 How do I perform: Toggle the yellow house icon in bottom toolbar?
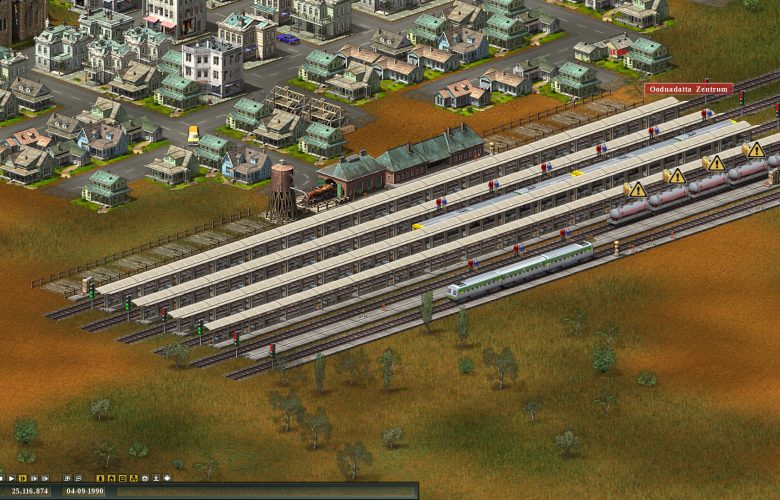click(111, 478)
